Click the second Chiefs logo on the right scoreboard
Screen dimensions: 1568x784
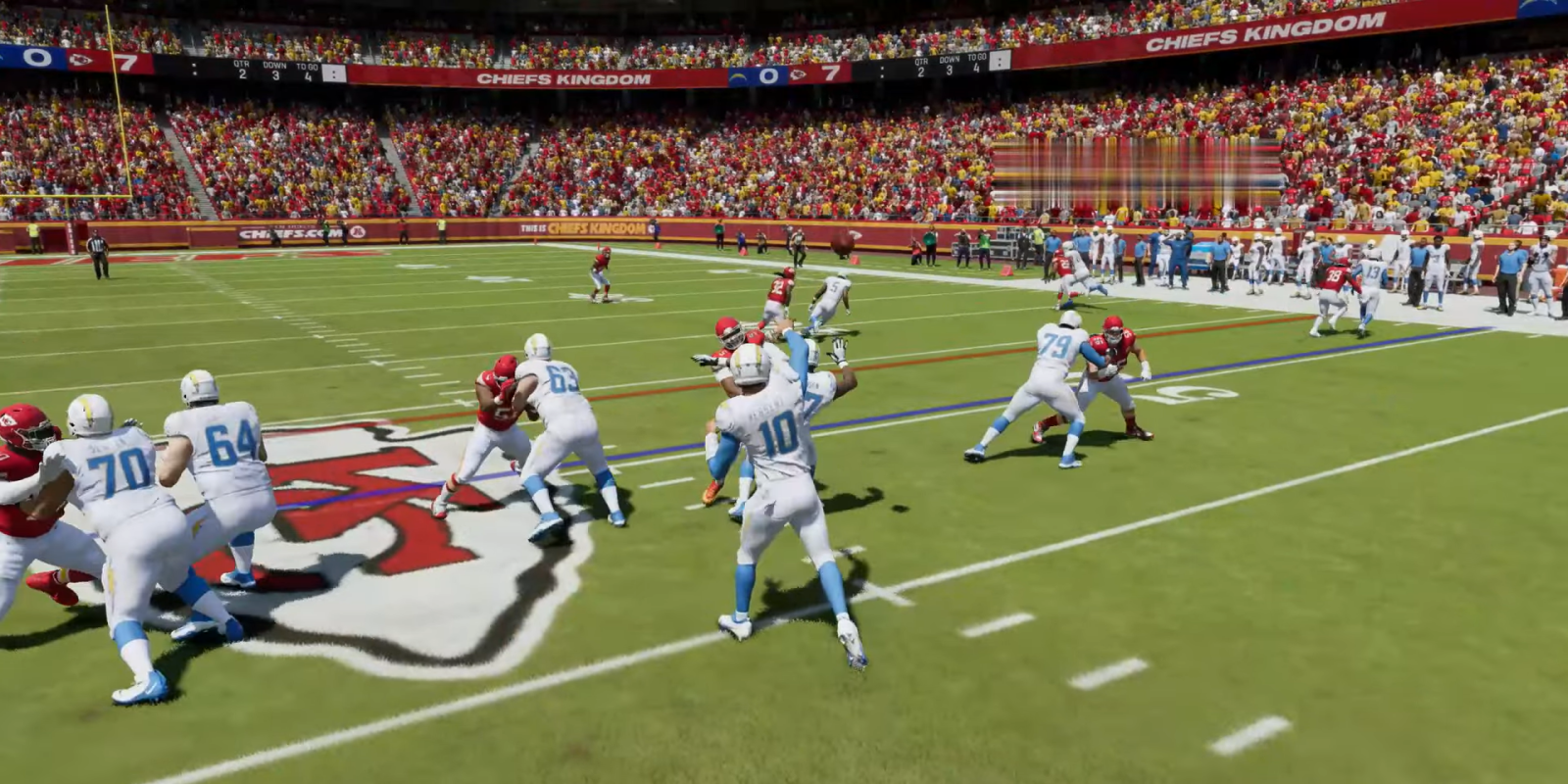800,75
